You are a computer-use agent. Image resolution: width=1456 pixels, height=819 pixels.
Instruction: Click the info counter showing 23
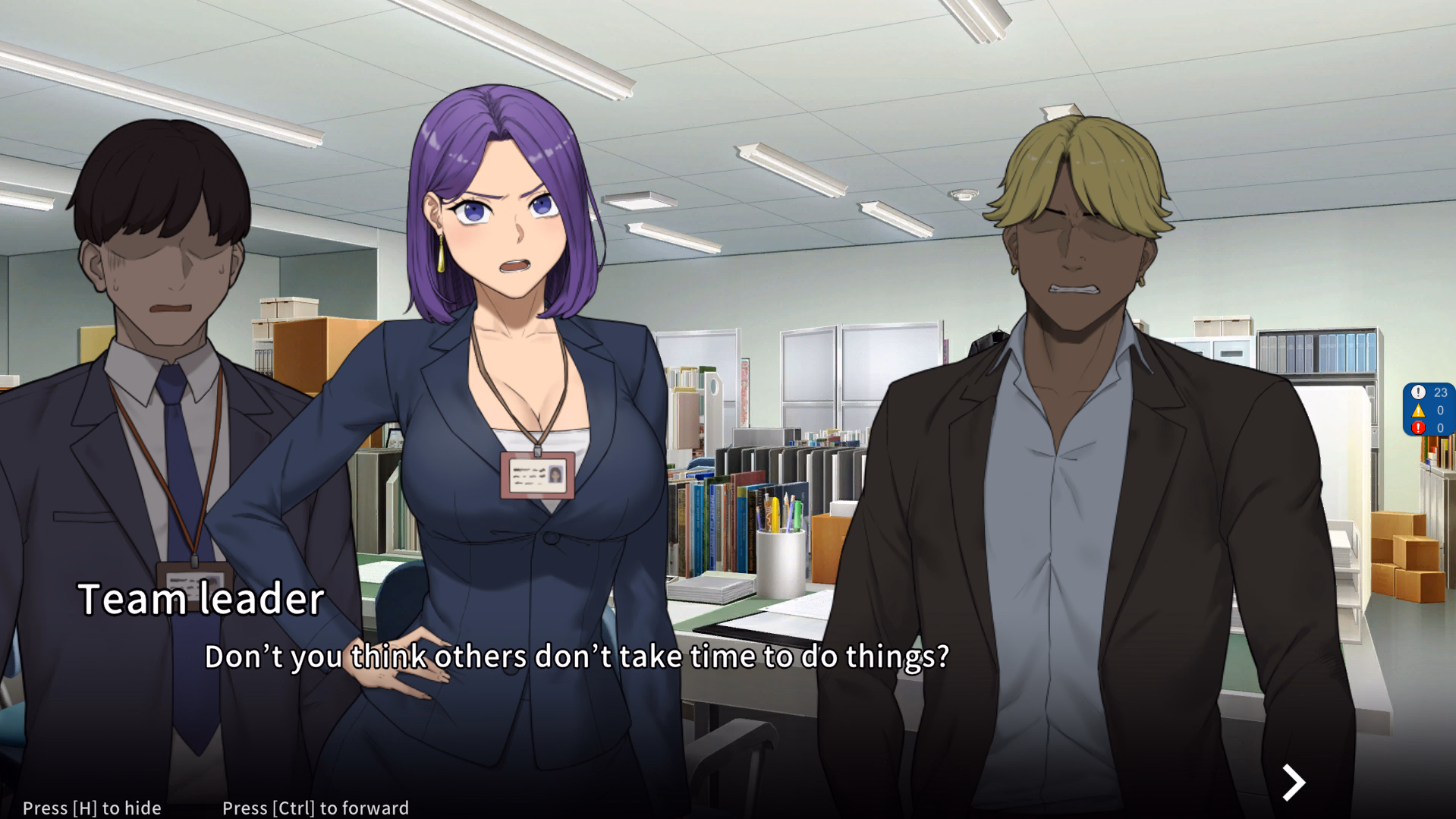click(1440, 393)
